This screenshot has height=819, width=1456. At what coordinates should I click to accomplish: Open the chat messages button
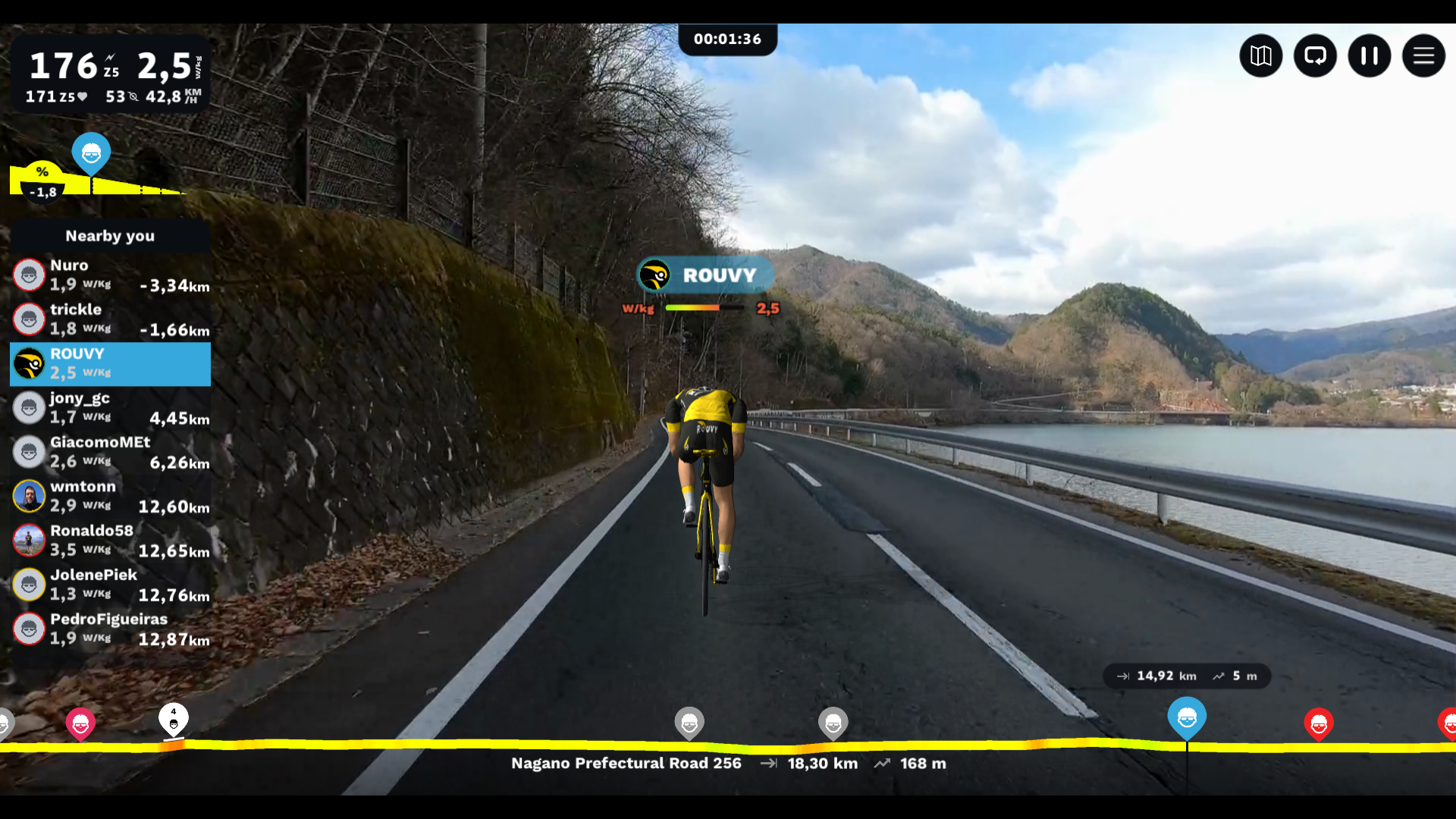tap(1315, 55)
